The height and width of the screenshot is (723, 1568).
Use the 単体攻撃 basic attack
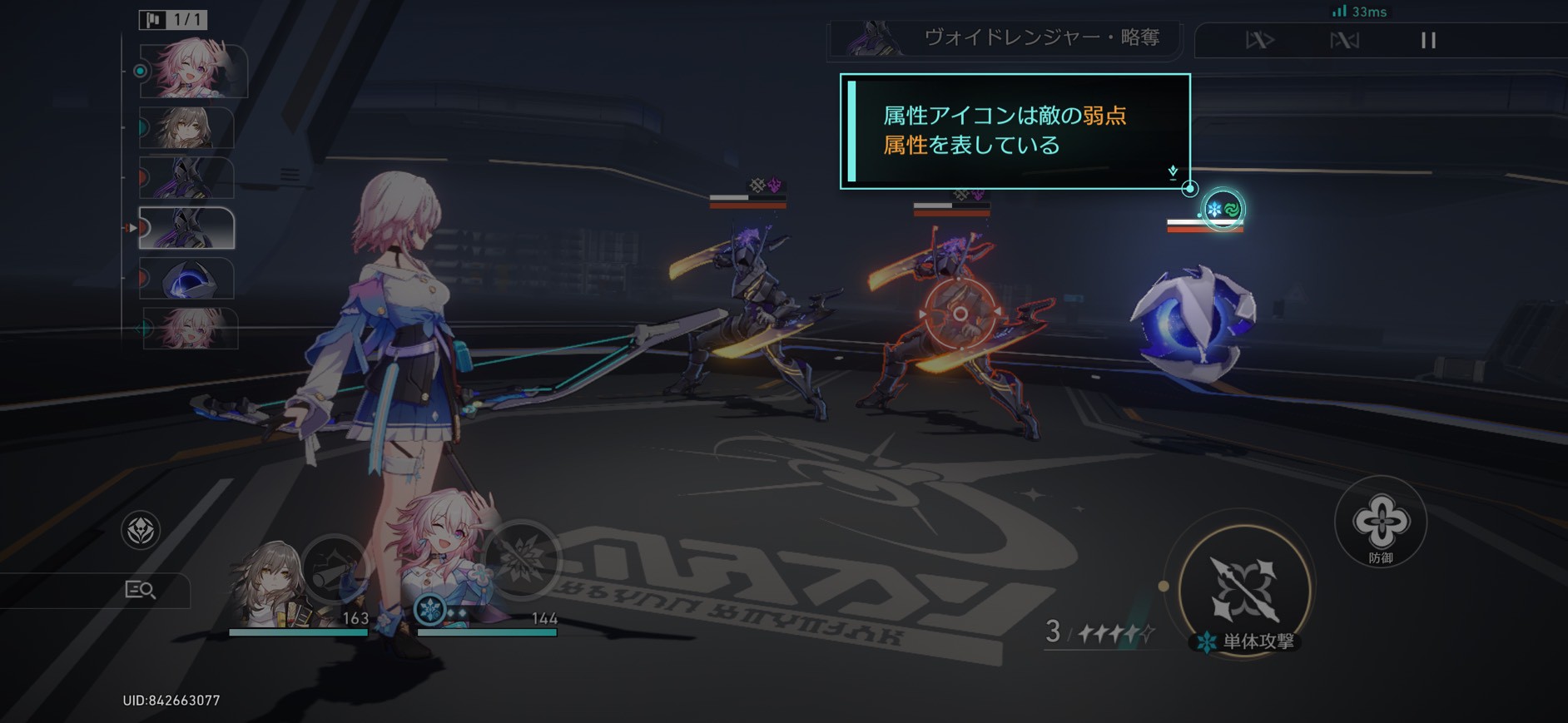[x=1244, y=589]
